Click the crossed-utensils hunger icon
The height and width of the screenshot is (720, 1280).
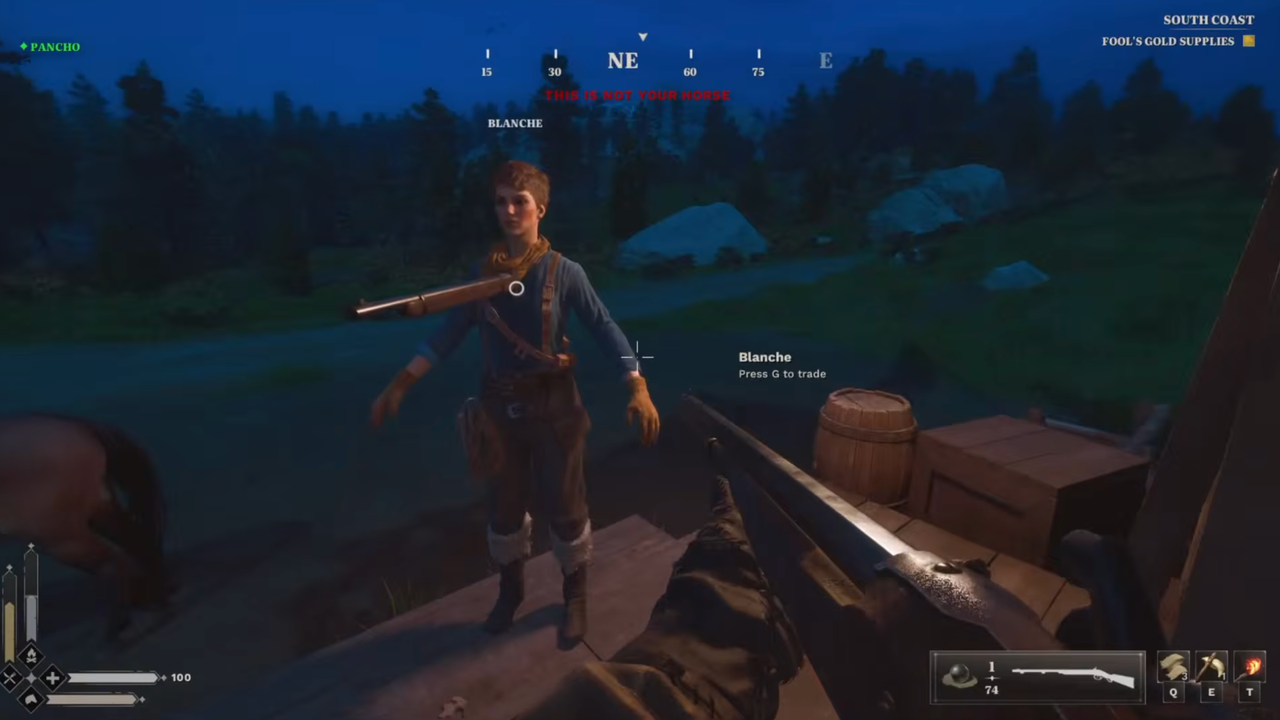[x=10, y=677]
